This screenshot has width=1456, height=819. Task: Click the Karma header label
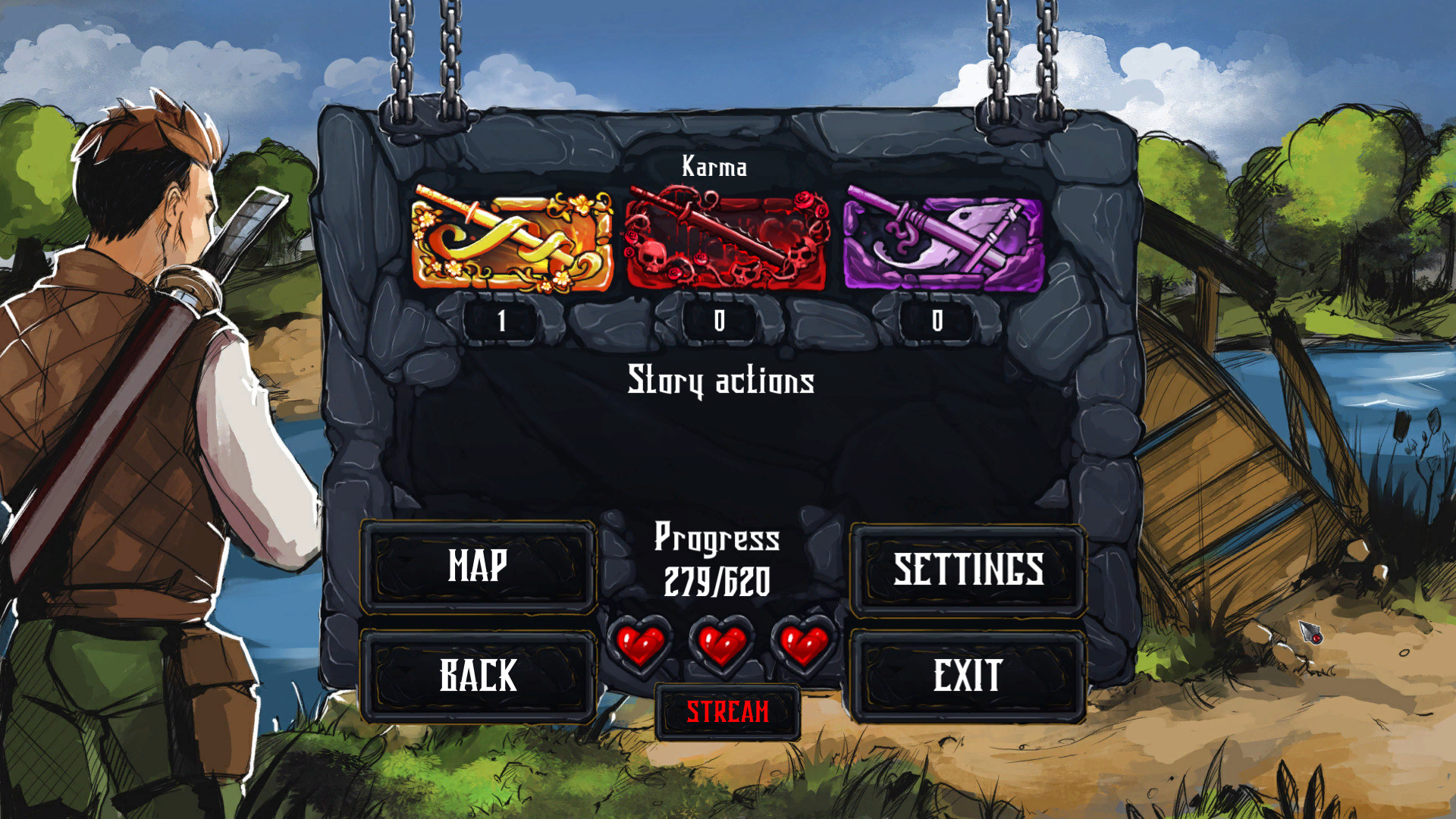713,166
